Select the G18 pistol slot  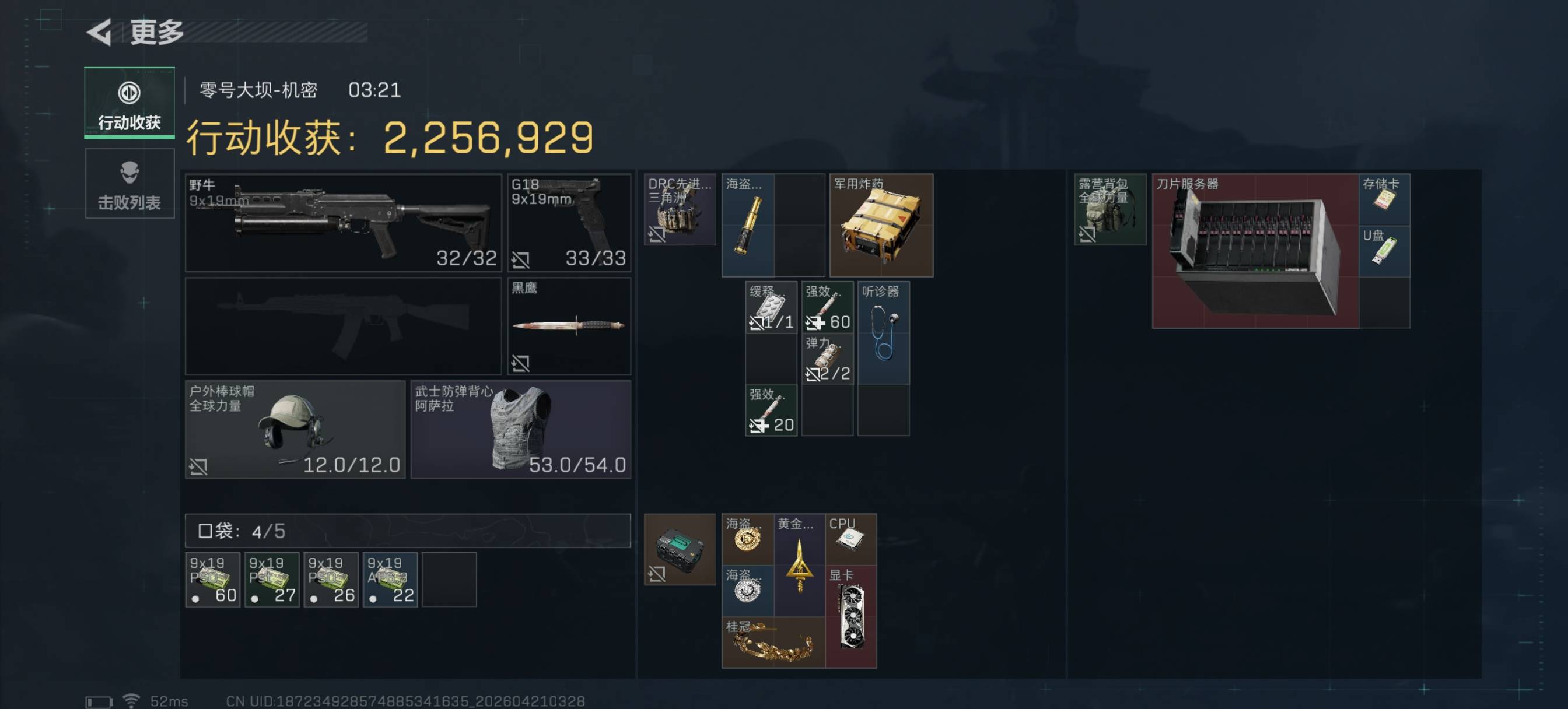tap(569, 223)
